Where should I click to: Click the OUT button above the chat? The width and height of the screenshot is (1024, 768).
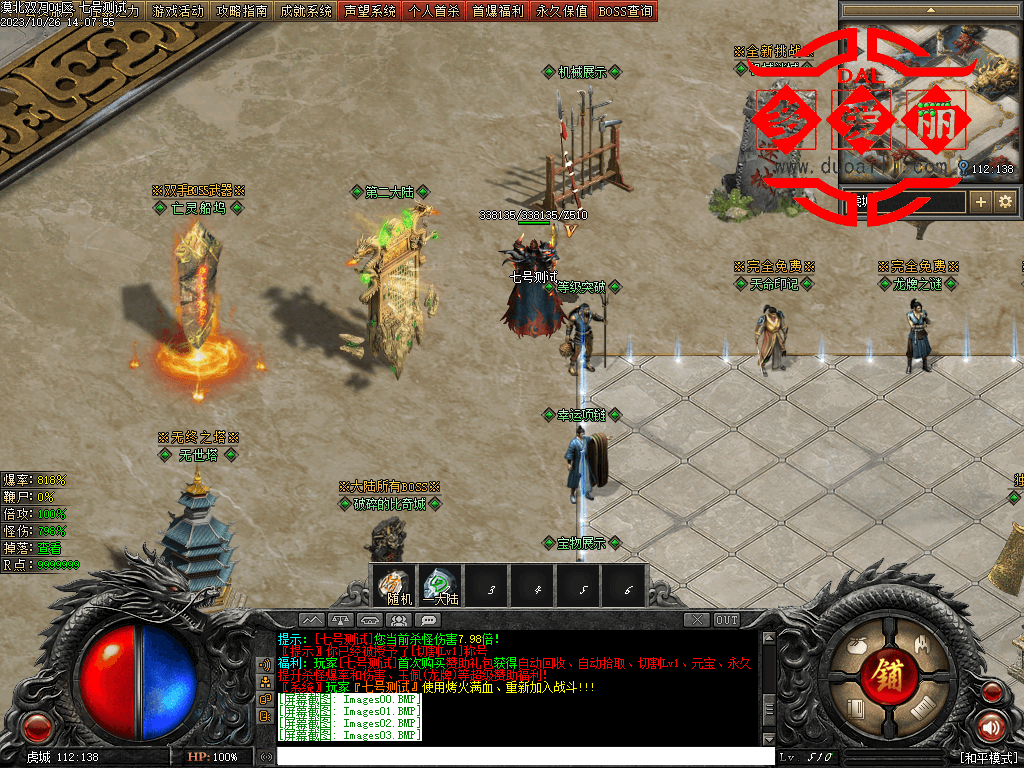point(727,620)
